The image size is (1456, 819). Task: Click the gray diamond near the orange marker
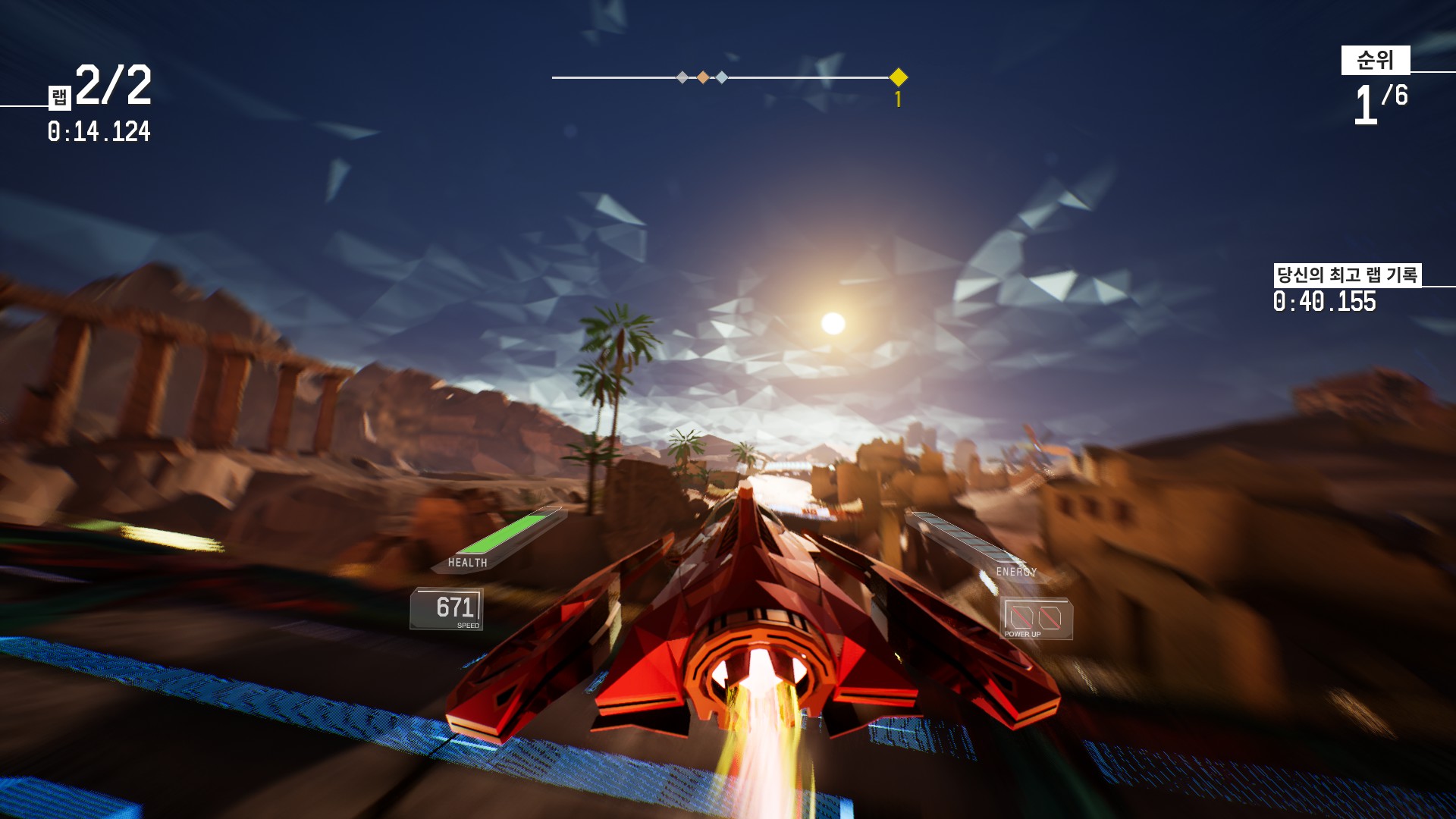(722, 76)
